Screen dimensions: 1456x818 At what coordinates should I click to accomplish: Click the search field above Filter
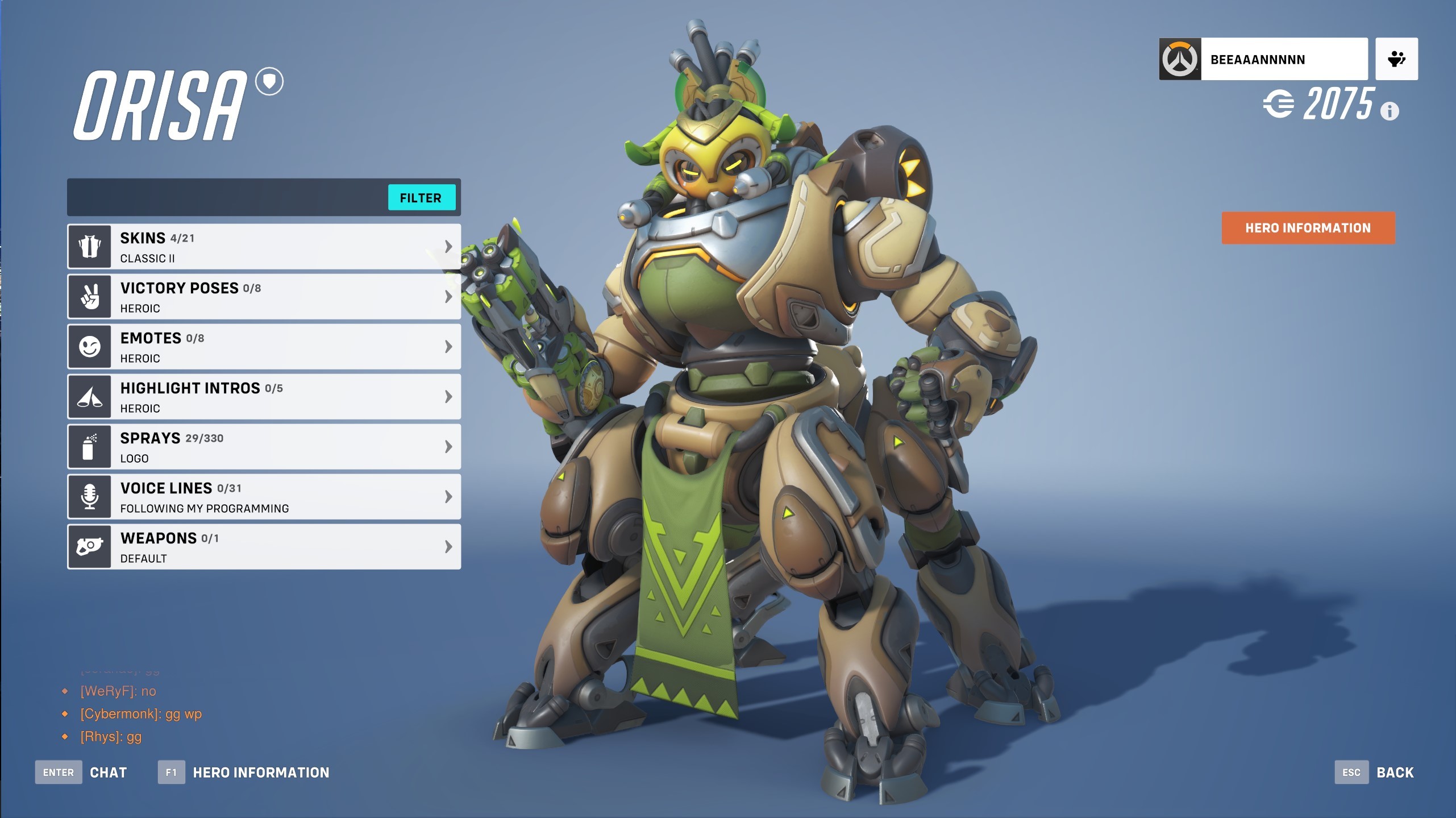[227, 197]
